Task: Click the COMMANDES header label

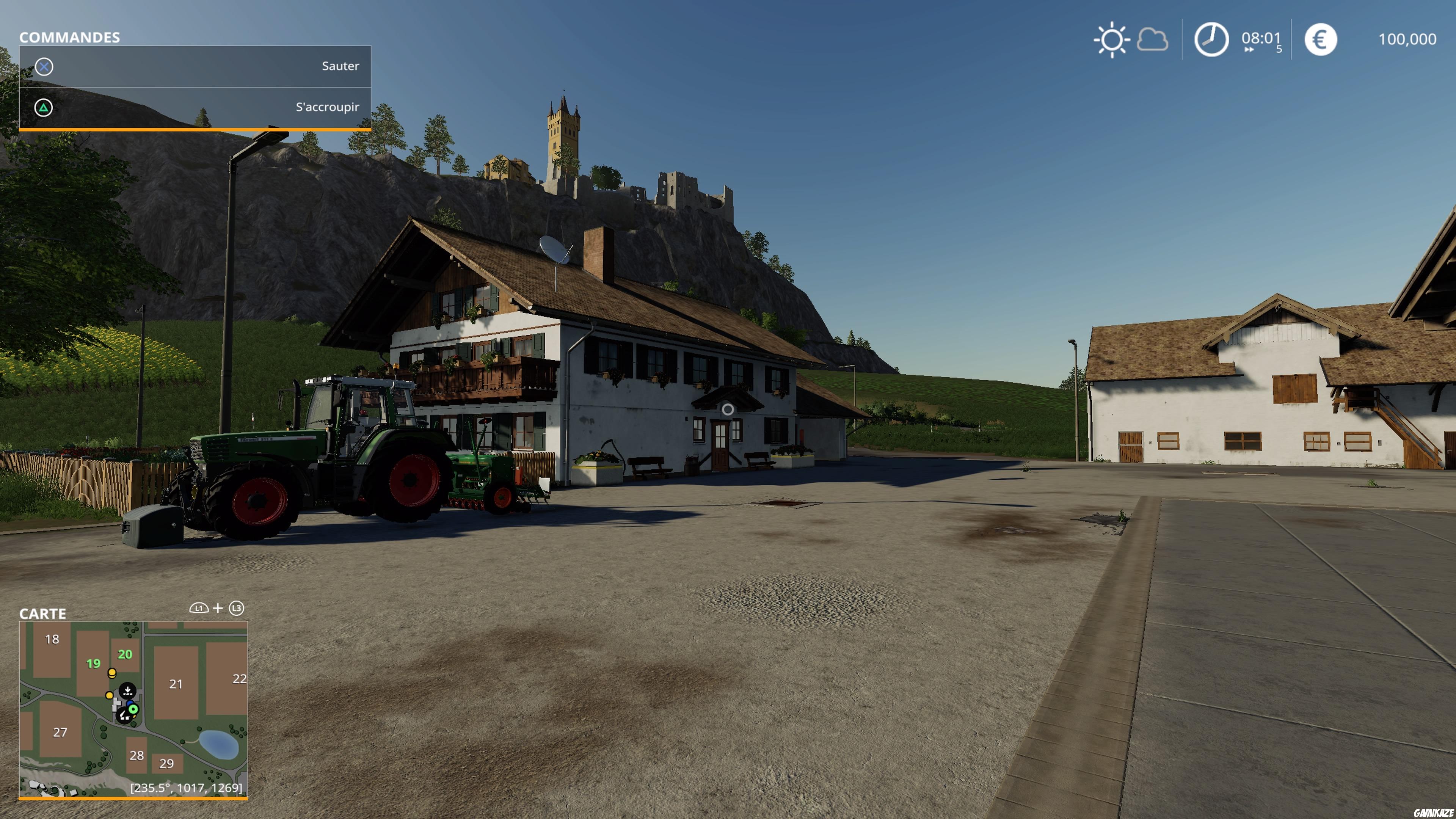Action: tap(70, 37)
